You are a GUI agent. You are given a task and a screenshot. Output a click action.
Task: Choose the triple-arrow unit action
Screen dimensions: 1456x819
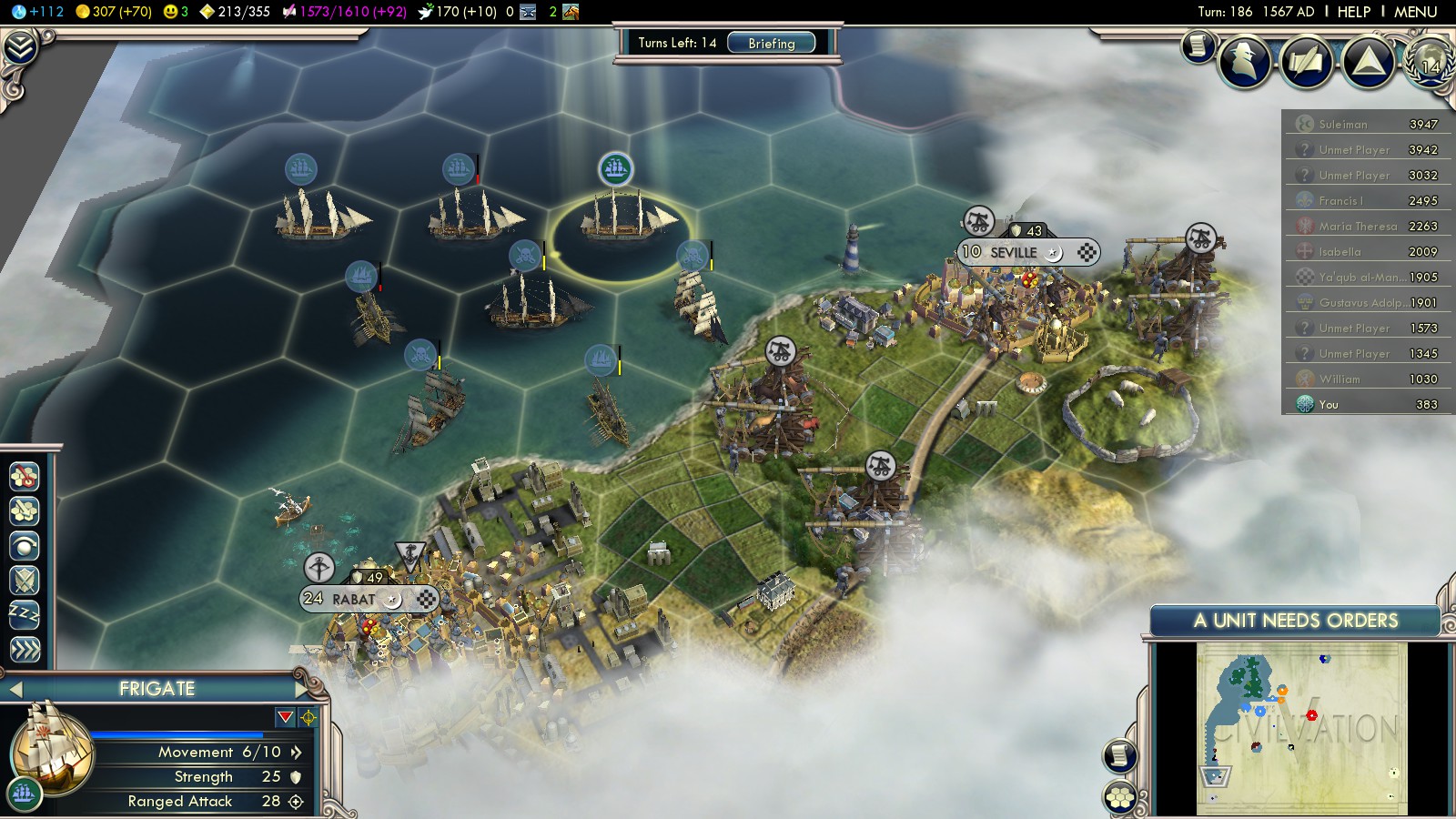[25, 649]
